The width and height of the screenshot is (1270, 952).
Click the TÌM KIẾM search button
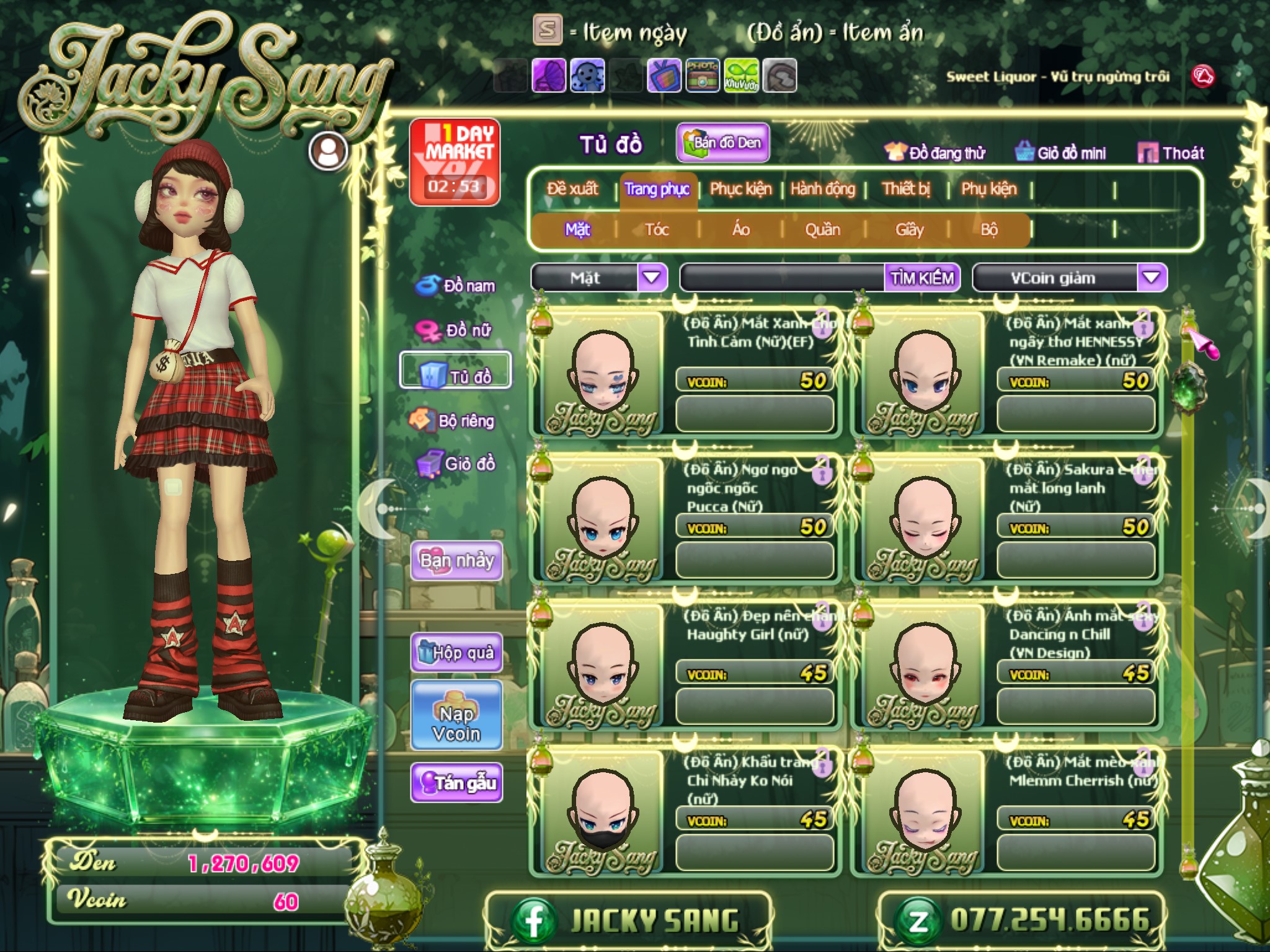[922, 278]
